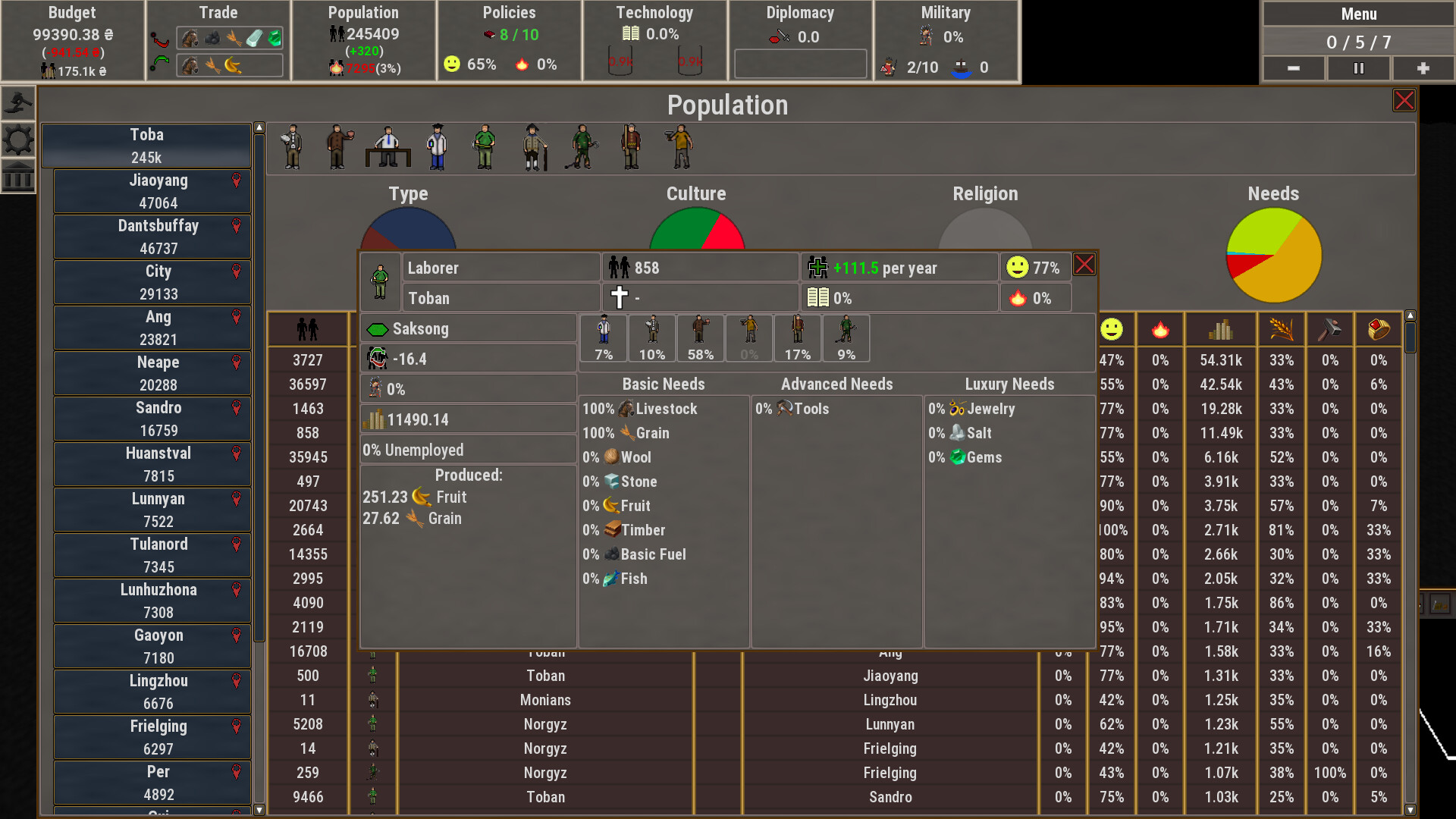Click the gavel icon in the left sidebar
Screen dimensions: 1456x819
tap(18, 102)
